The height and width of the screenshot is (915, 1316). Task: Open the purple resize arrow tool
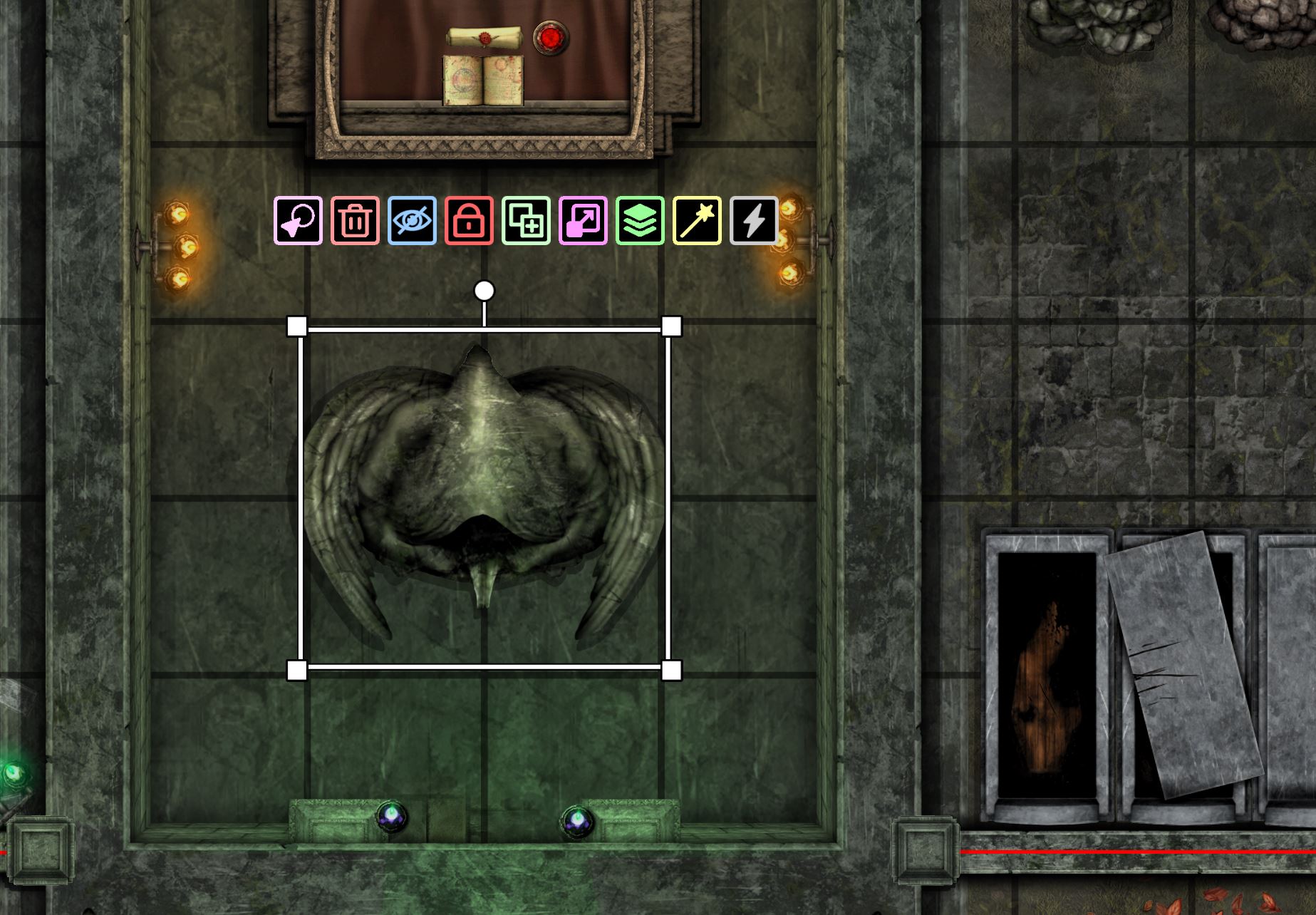pyautogui.click(x=583, y=221)
